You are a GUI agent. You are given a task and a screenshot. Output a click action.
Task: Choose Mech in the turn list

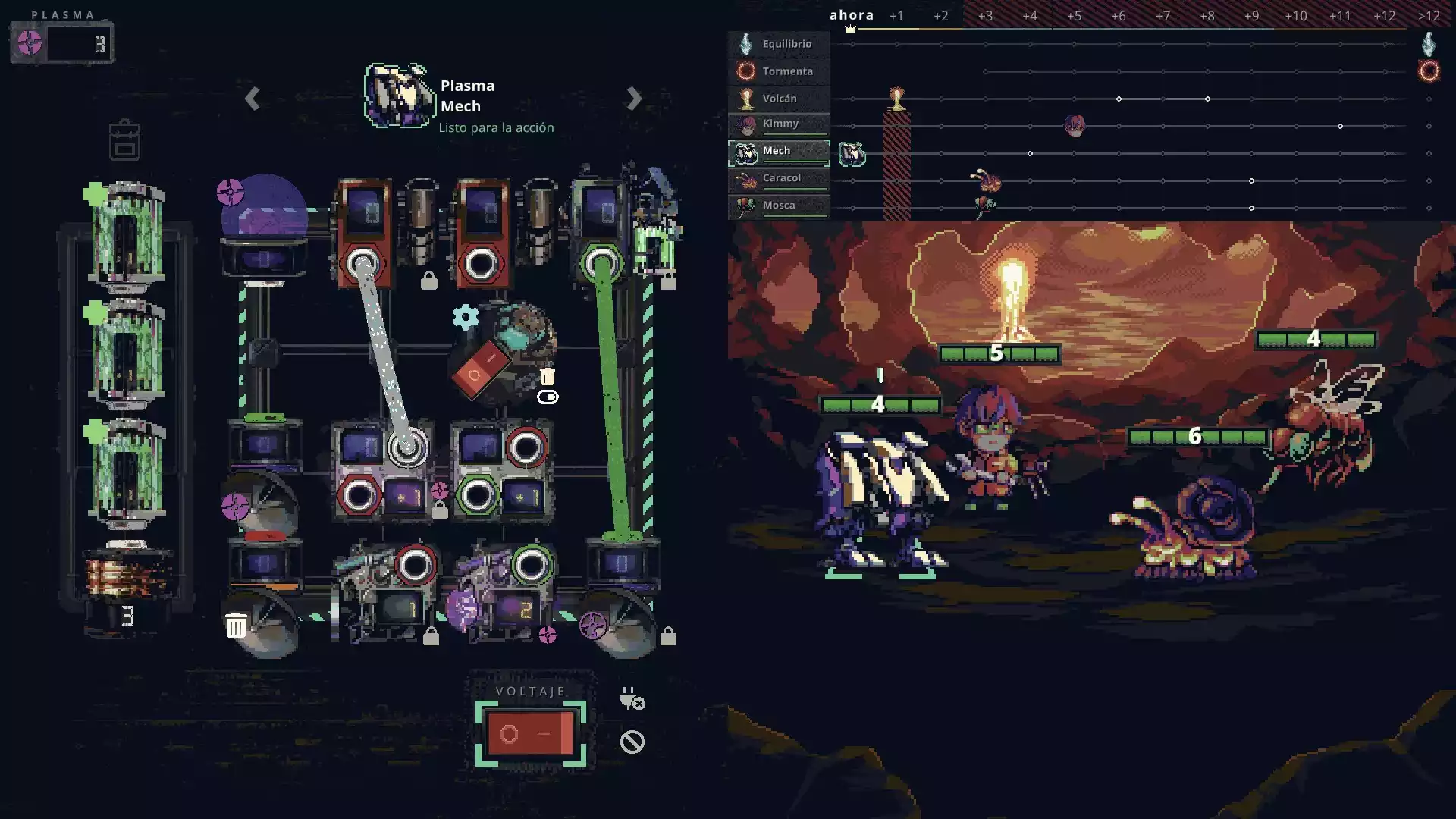point(779,152)
